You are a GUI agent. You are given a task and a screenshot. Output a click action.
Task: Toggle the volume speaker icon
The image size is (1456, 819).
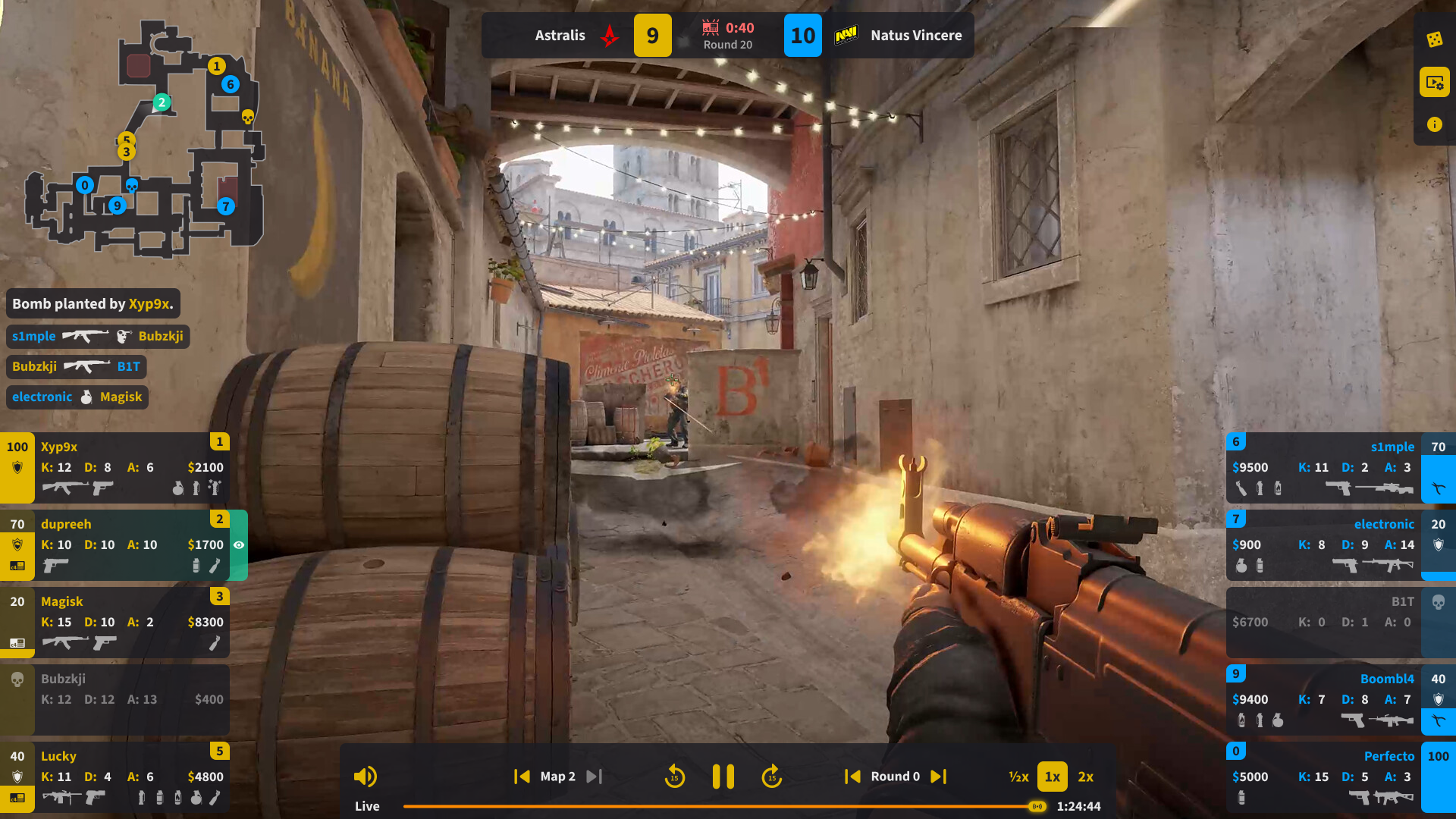365,777
